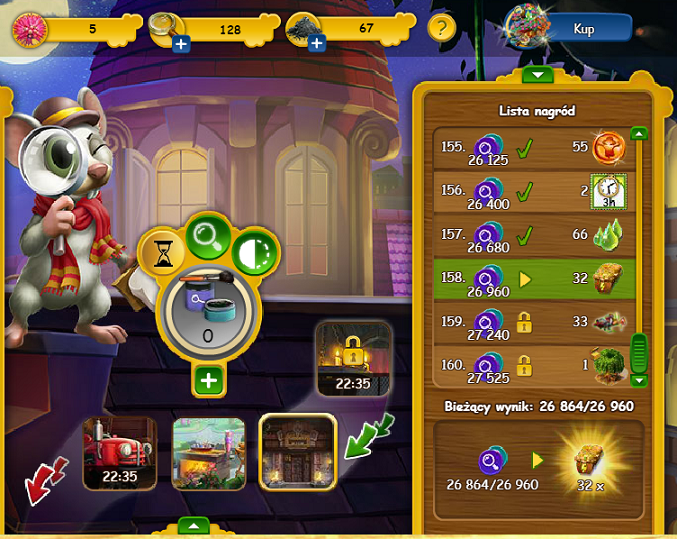The image size is (677, 539).
Task: Expand the bottom panel with the green arrow
Action: tap(193, 525)
